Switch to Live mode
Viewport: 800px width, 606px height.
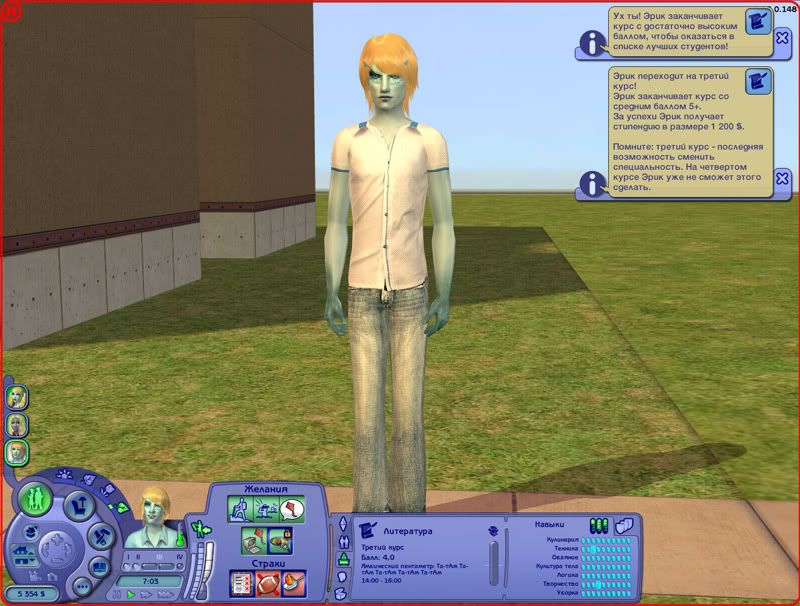point(36,496)
